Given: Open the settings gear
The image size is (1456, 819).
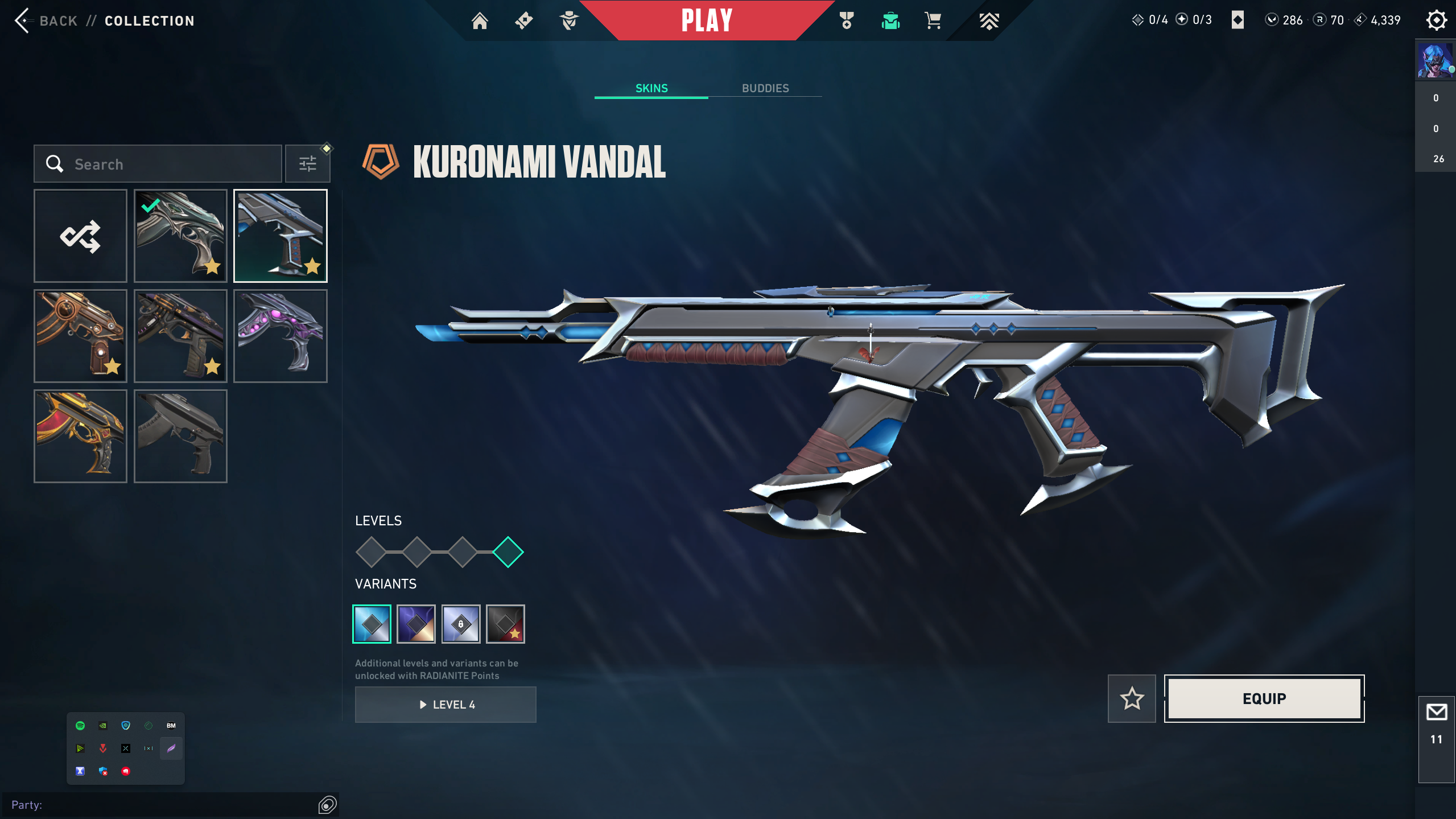Looking at the screenshot, I should (x=1436, y=20).
